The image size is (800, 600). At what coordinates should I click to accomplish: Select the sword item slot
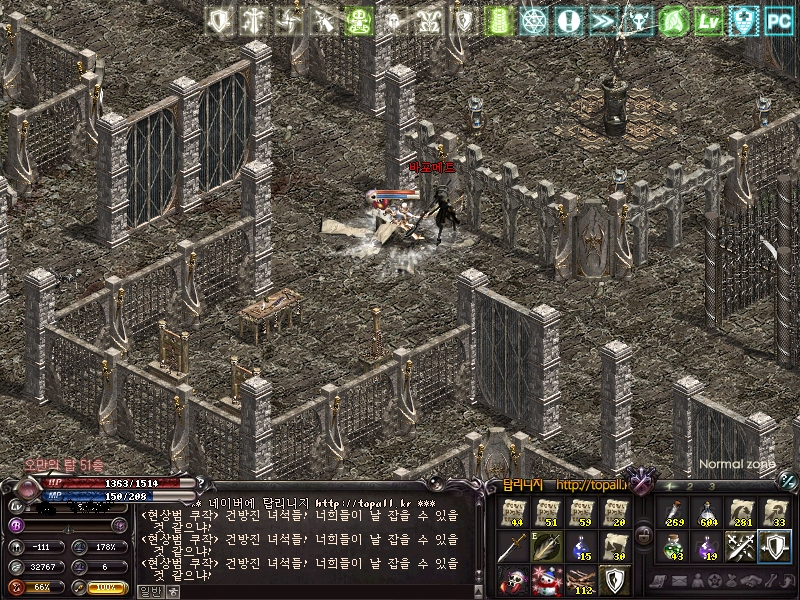coord(514,547)
